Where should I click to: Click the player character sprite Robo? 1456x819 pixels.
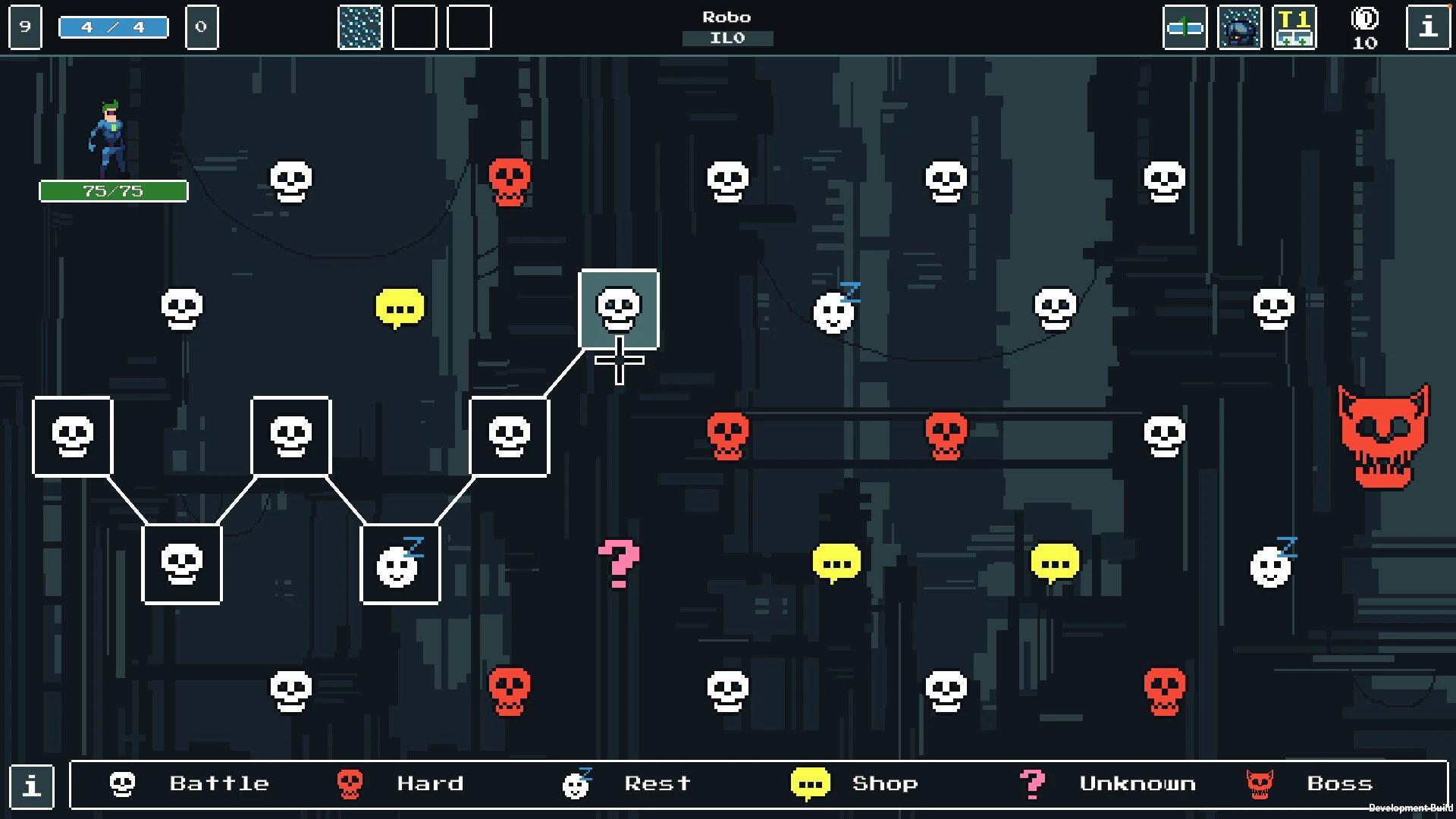(110, 133)
